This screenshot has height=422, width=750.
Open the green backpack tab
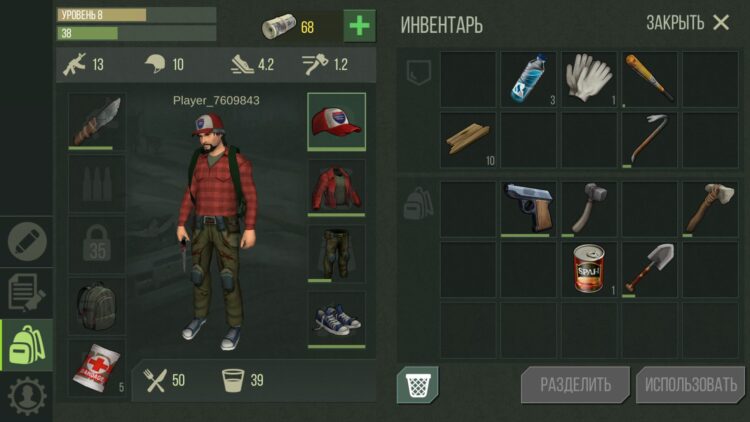[x=26, y=345]
